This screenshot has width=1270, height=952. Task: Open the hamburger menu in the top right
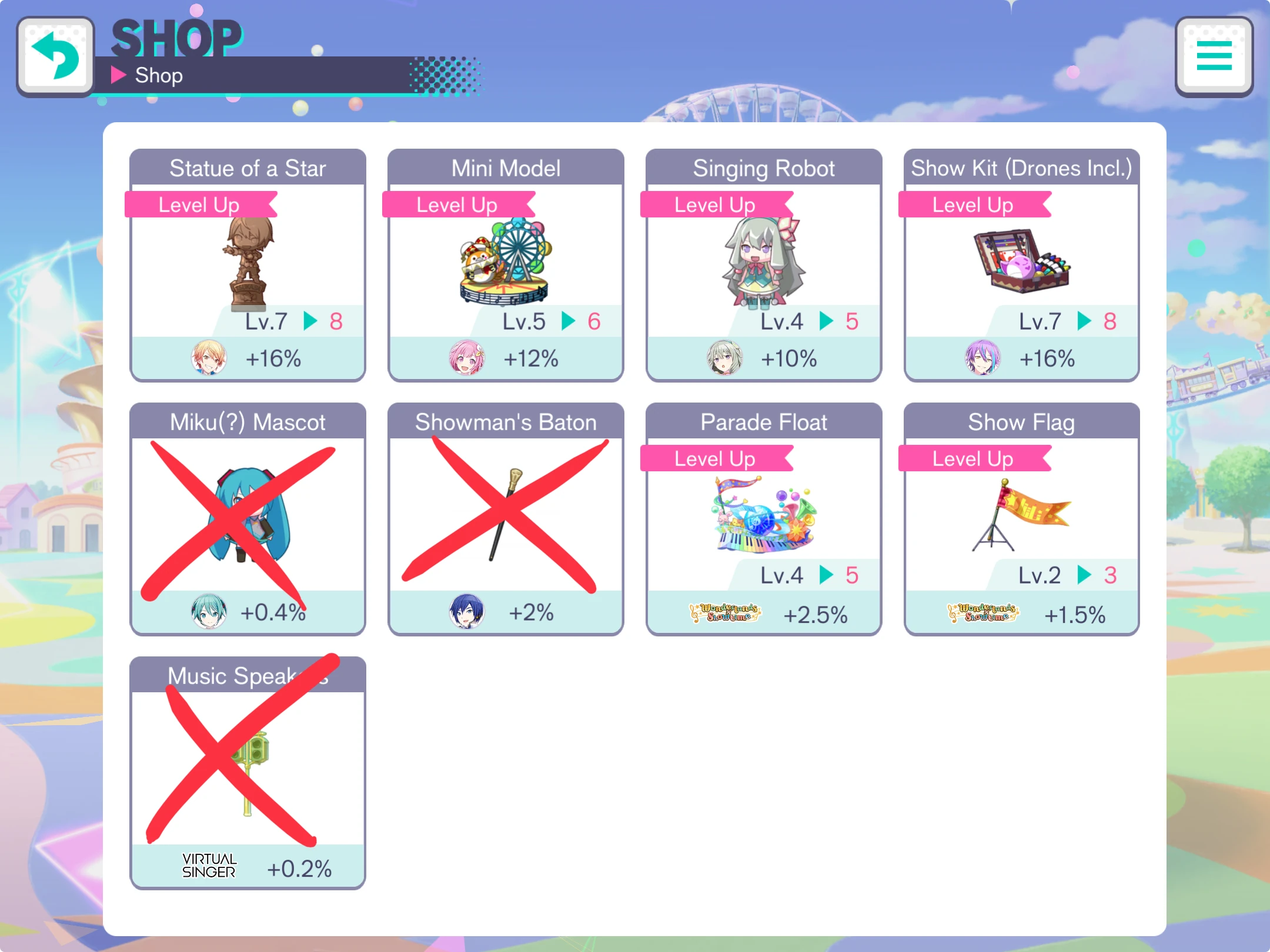point(1214,56)
